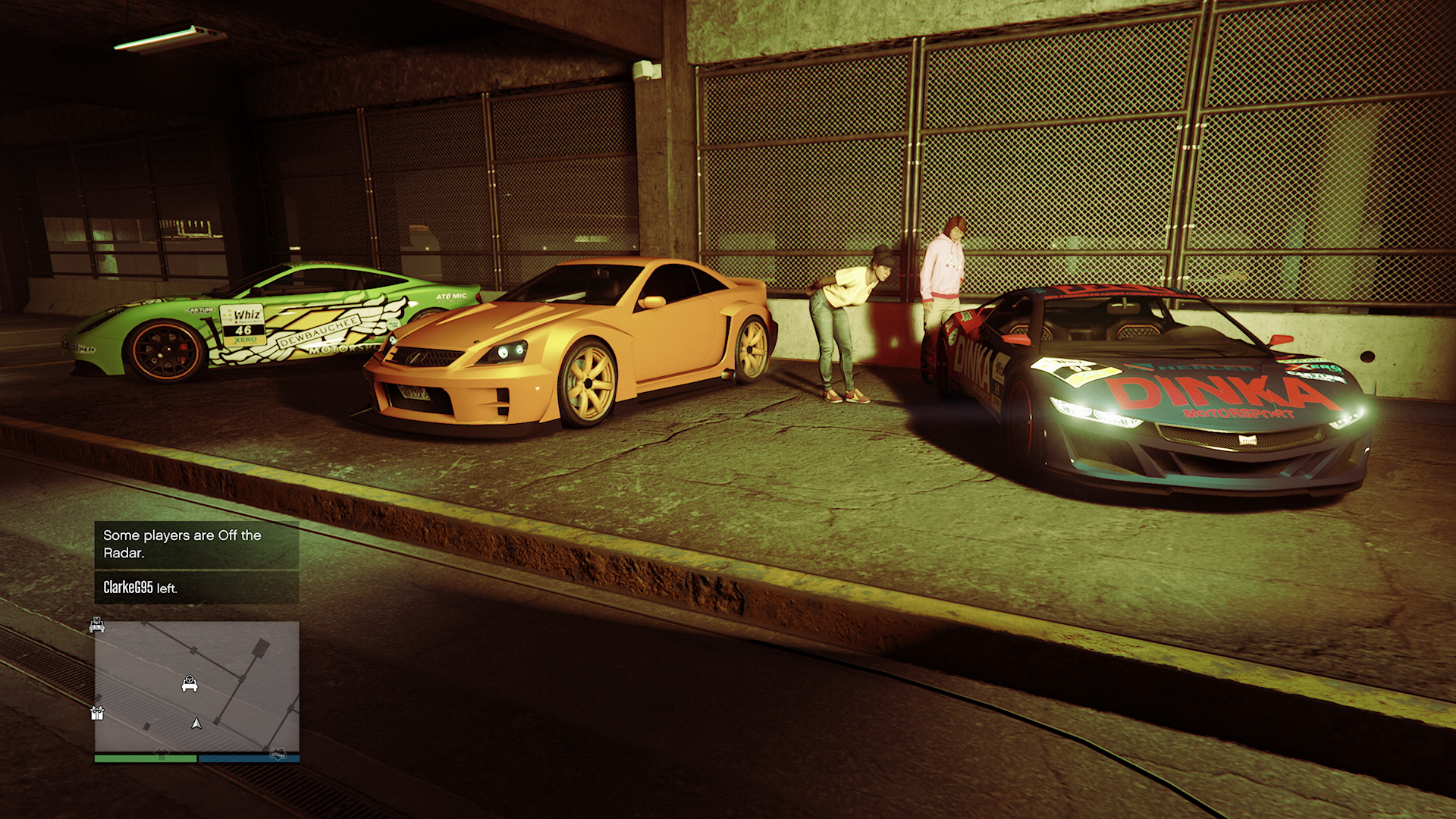Select the t-shirt clothing store blip
The height and width of the screenshot is (819, 1456).
162,754
